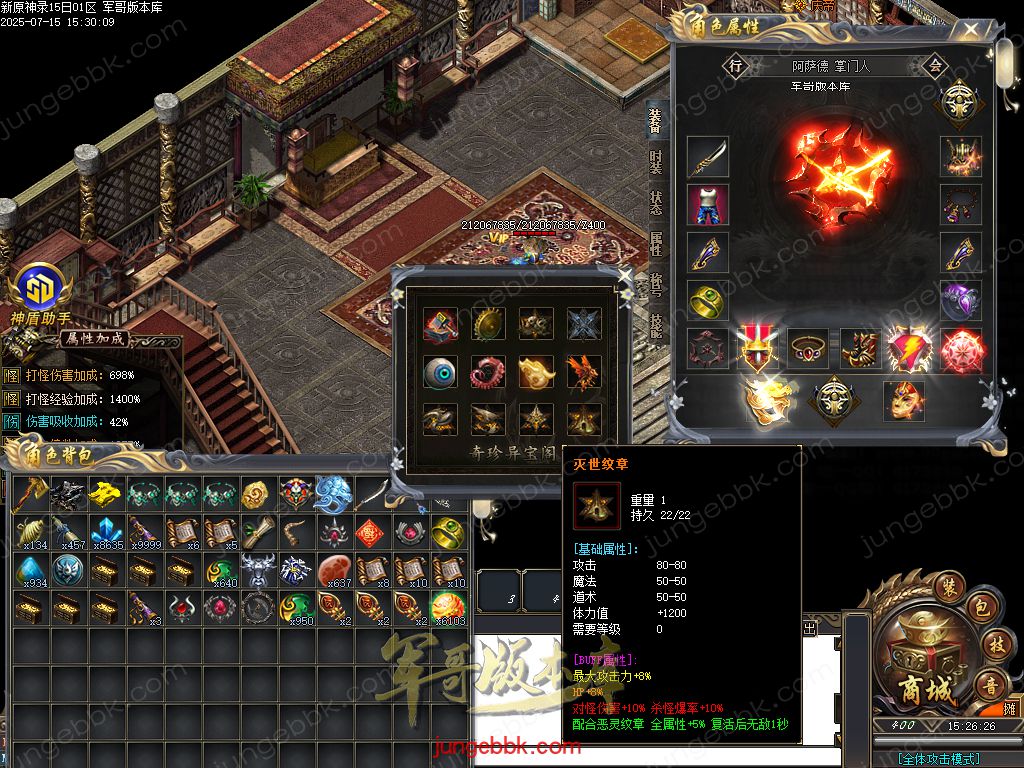Open the 技 skills round button
The image size is (1024, 768).
click(994, 645)
